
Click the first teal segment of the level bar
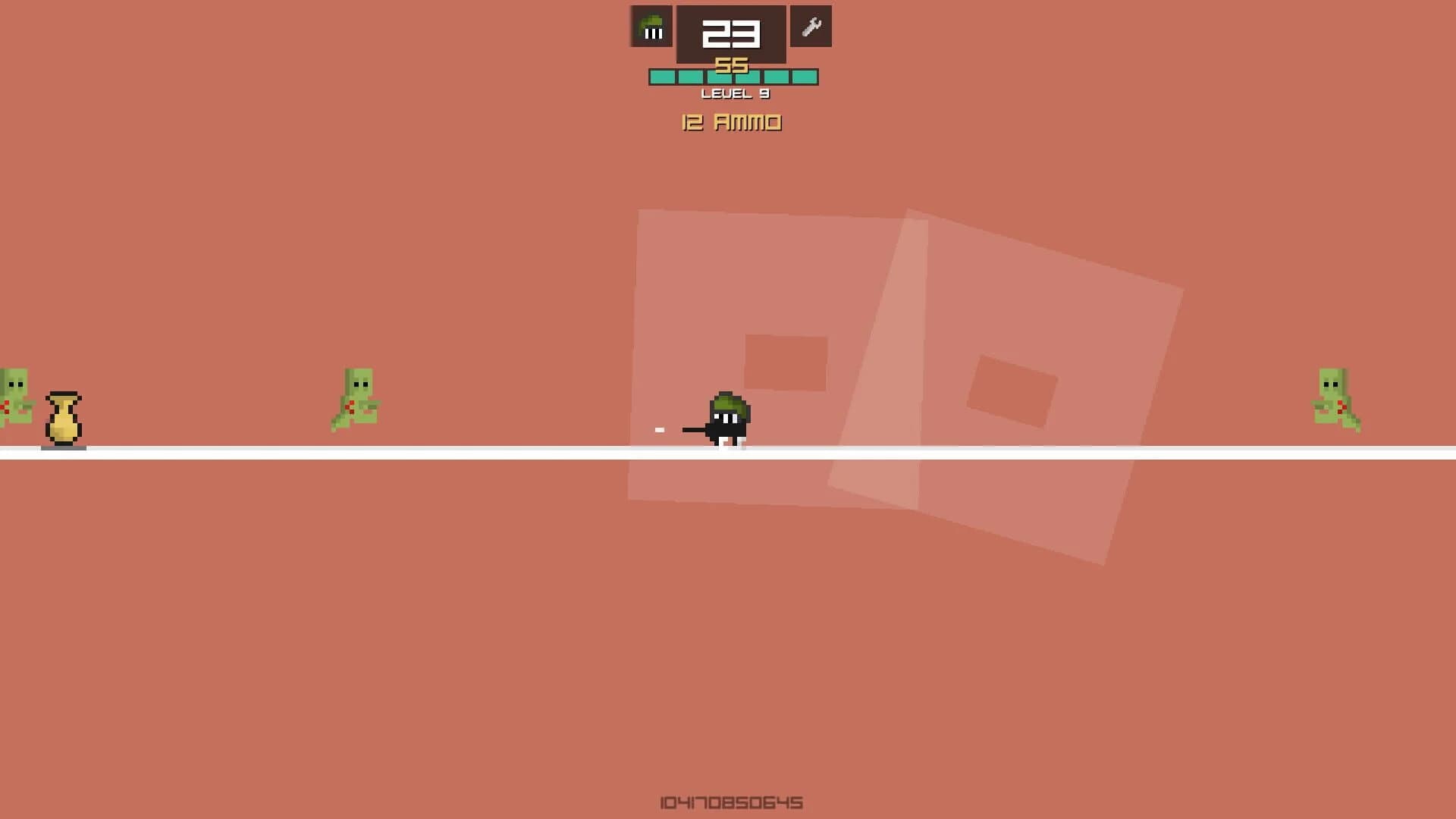coord(661,76)
